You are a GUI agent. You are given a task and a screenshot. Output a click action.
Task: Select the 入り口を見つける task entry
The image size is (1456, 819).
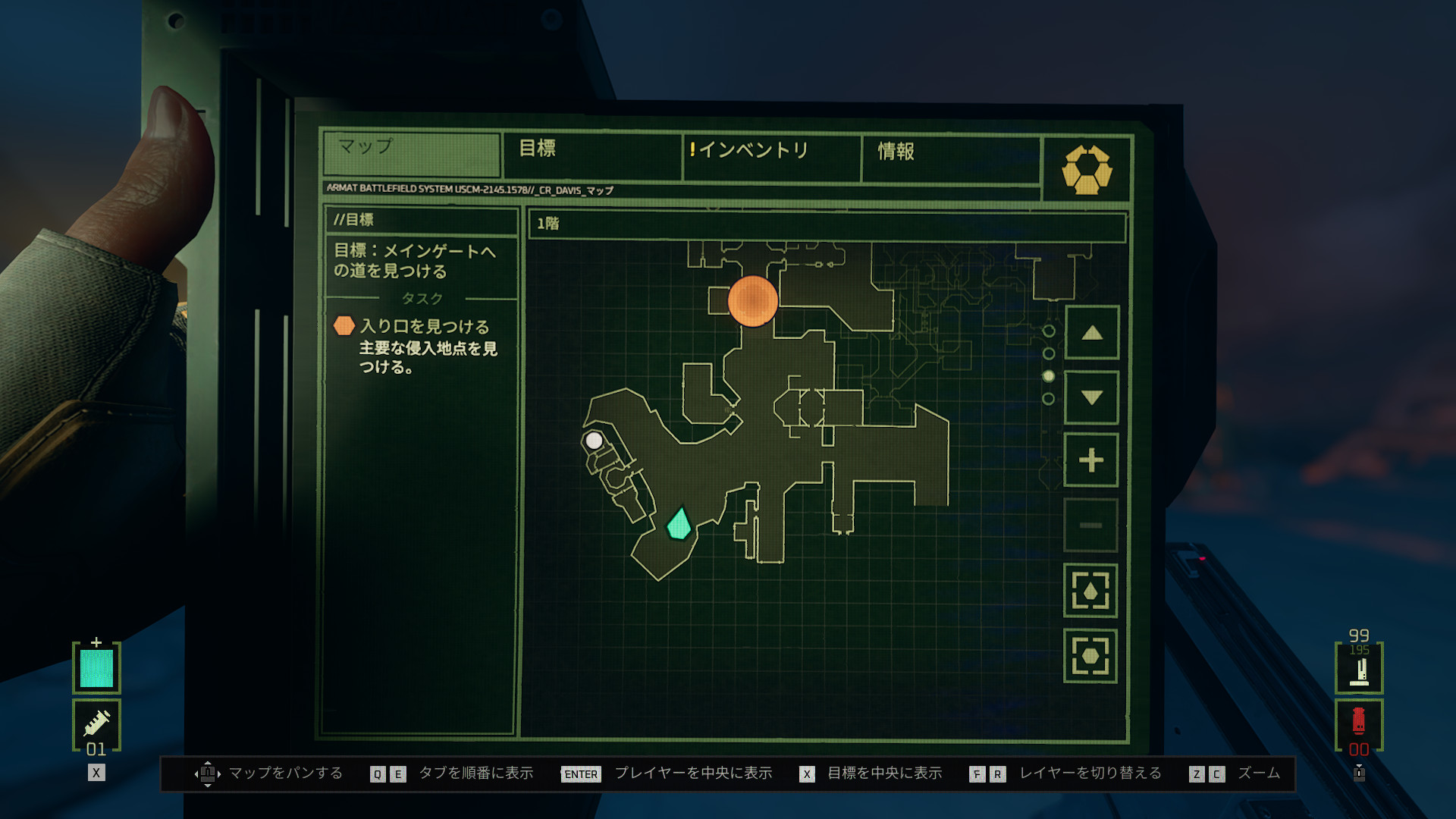point(425,327)
